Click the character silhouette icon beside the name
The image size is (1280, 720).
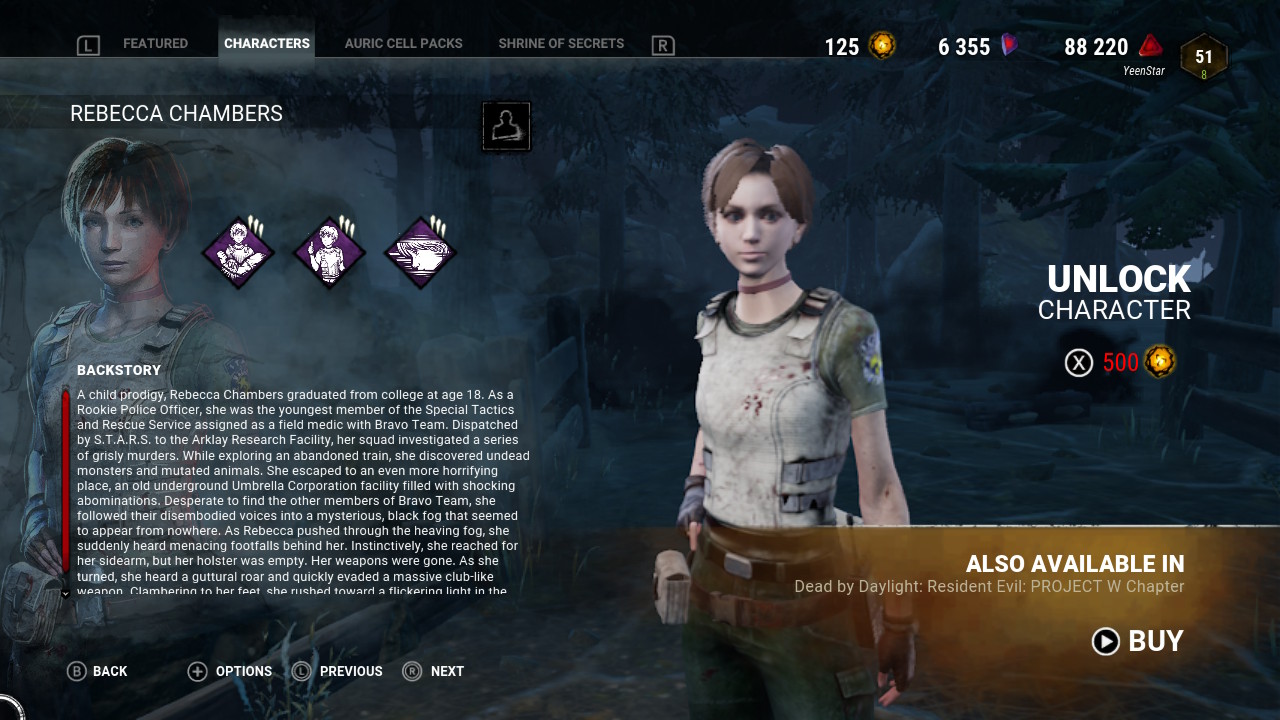(x=506, y=127)
